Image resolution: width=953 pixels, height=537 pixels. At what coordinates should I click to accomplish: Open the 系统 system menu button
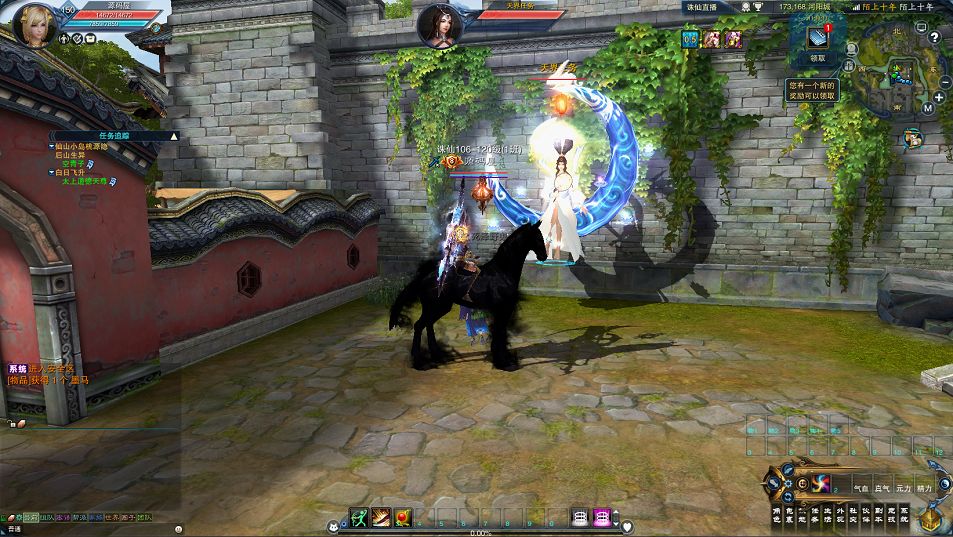click(x=905, y=516)
